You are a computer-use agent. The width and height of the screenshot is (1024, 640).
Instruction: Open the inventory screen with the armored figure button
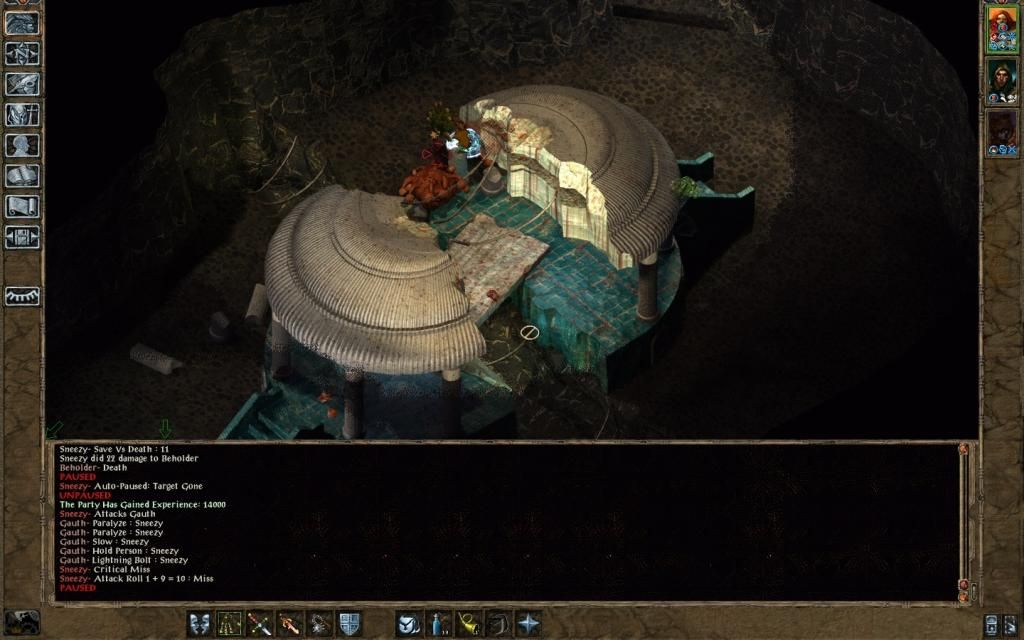tap(22, 115)
